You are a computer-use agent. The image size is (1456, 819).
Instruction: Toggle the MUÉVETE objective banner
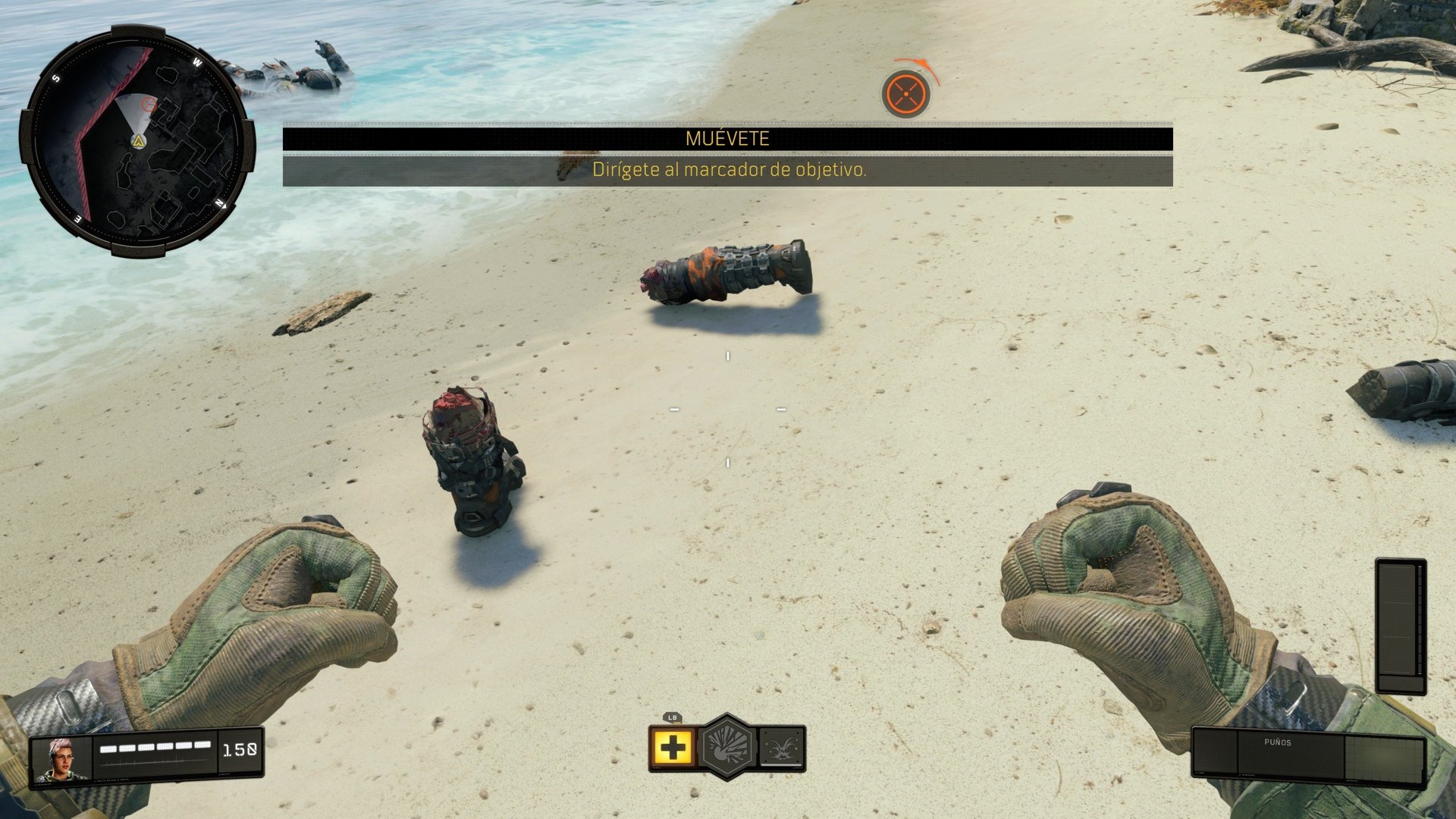pyautogui.click(x=726, y=137)
